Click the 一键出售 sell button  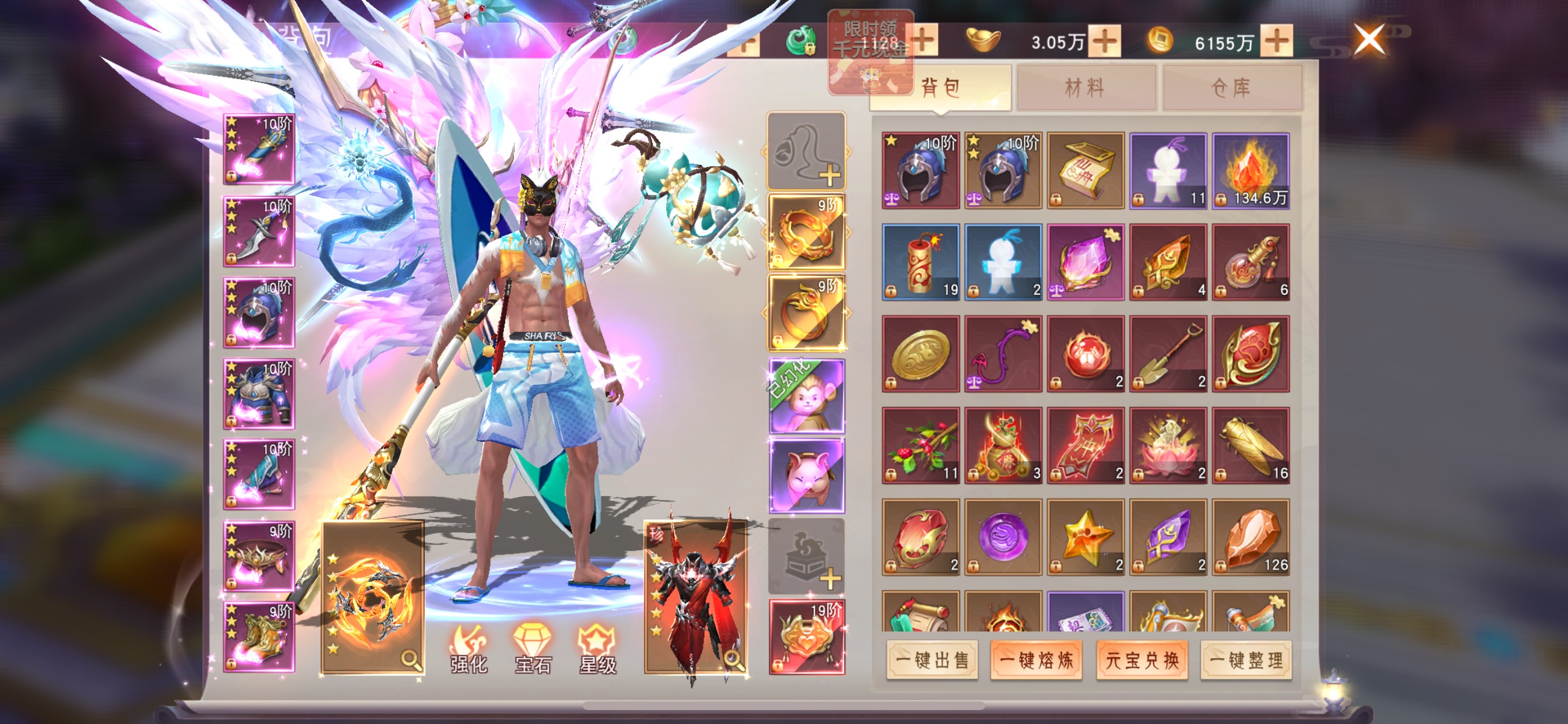pyautogui.click(x=932, y=659)
